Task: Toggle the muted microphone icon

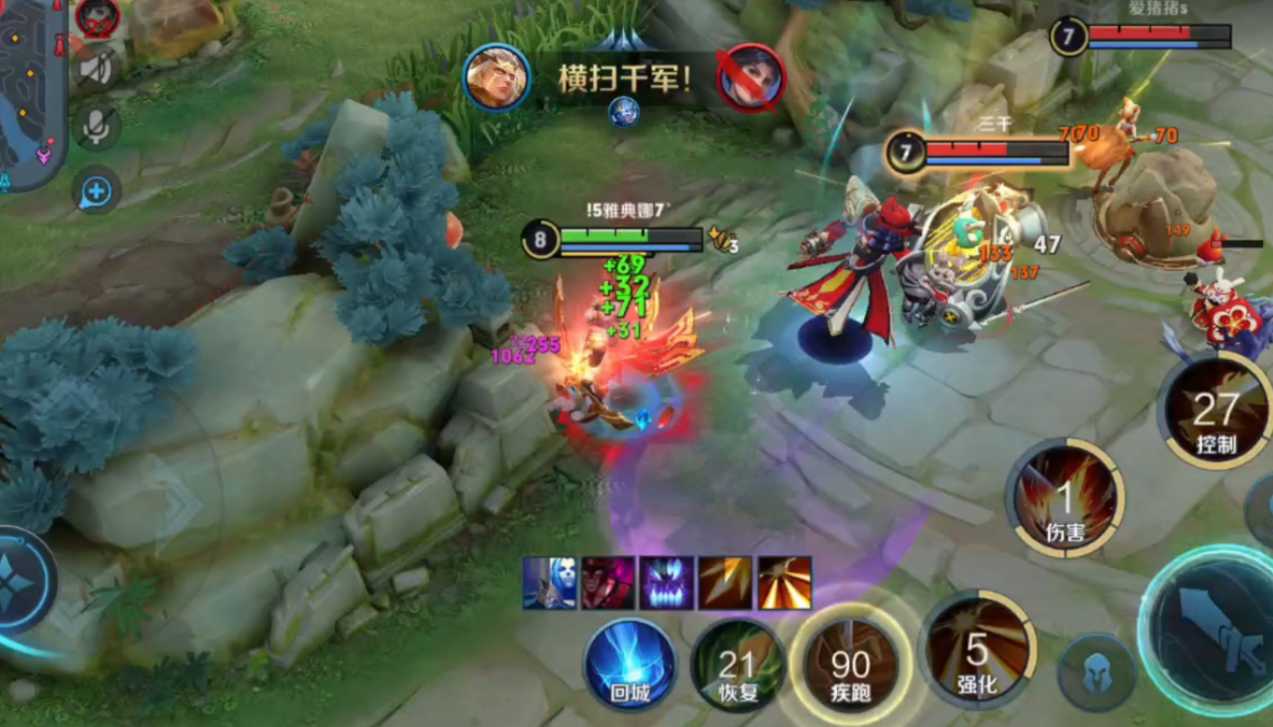Action: pyautogui.click(x=97, y=126)
